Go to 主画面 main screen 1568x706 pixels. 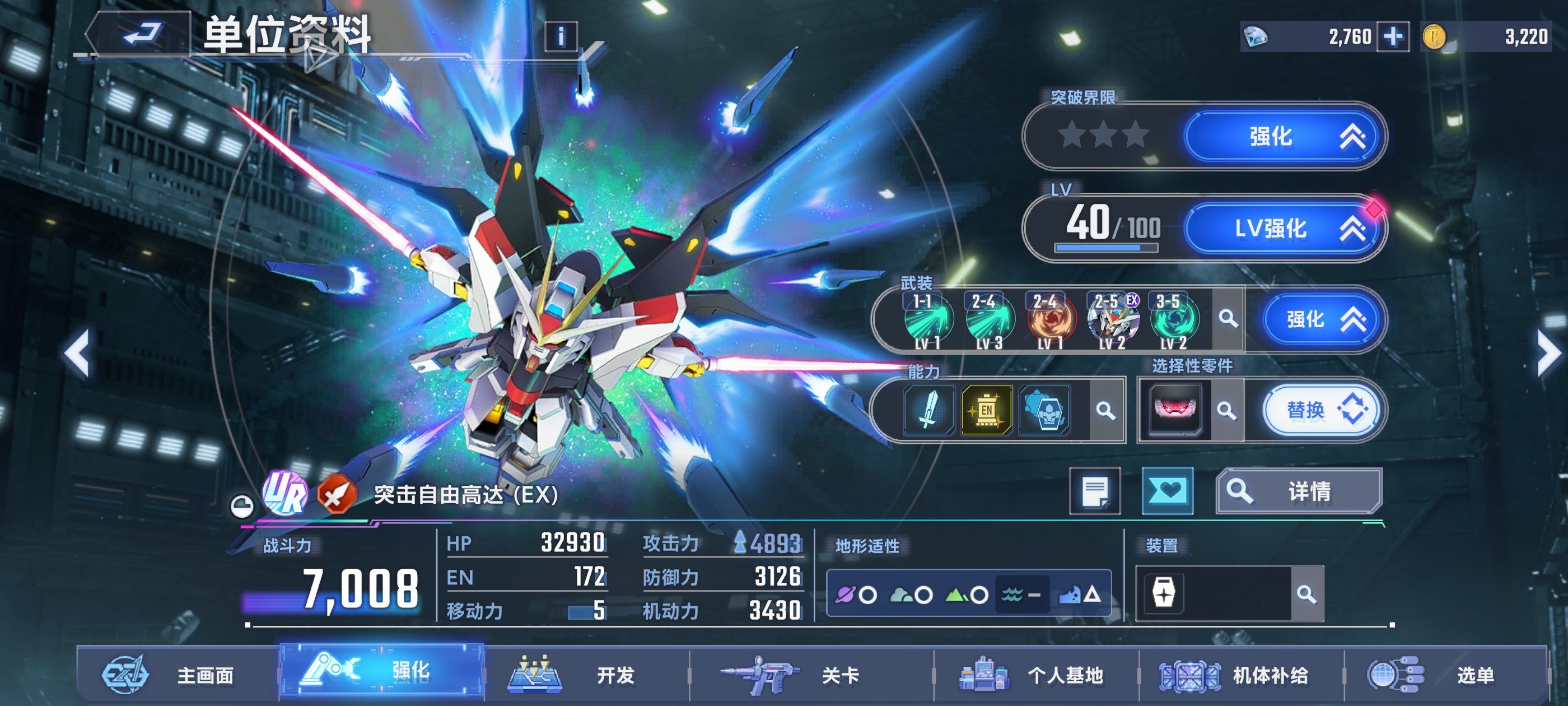pos(176,675)
